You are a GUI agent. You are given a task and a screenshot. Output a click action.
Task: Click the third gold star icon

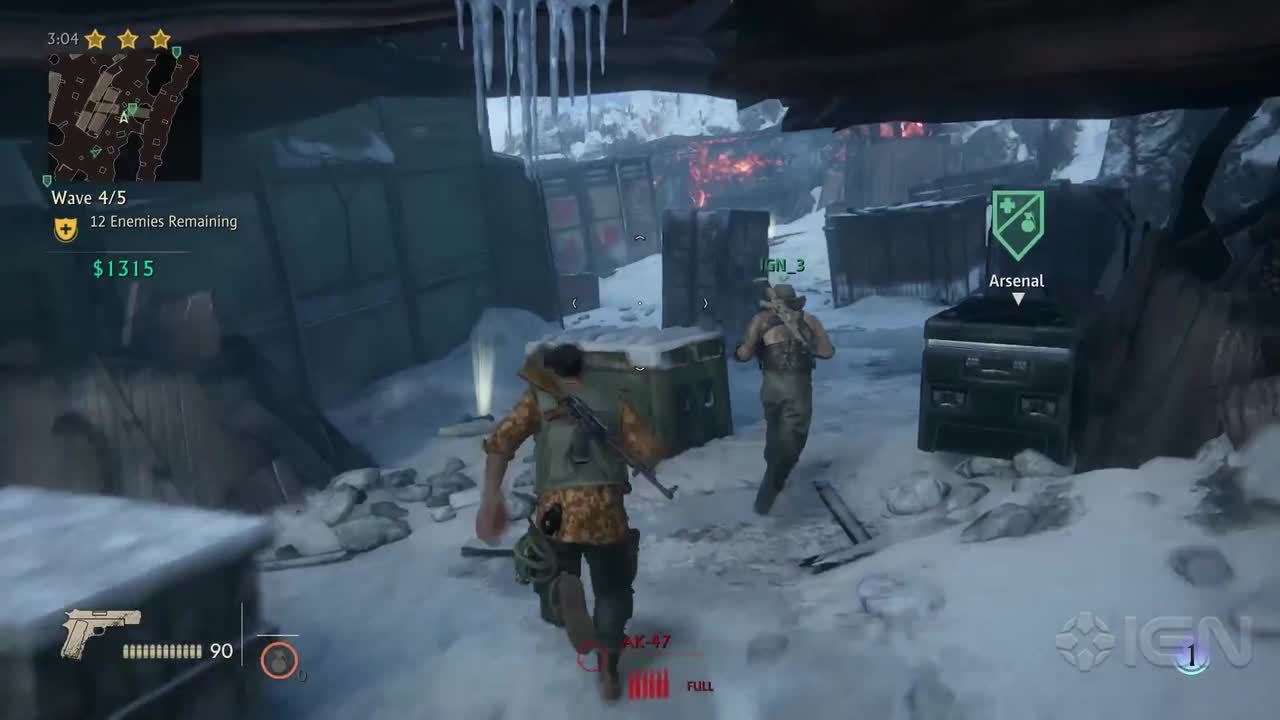(x=159, y=38)
